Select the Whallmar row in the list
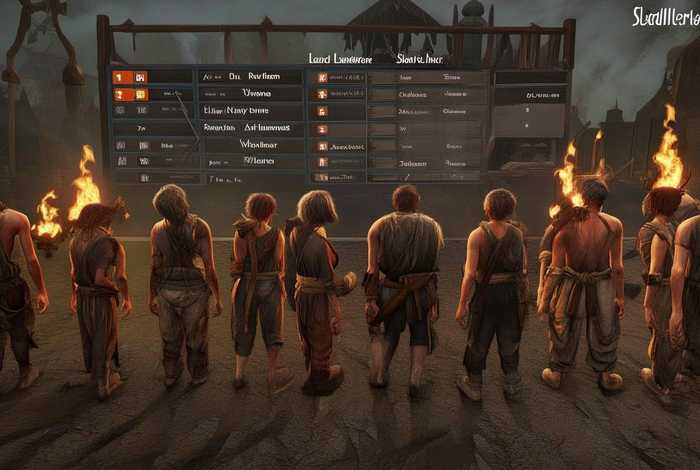This screenshot has width=700, height=470. point(256,144)
